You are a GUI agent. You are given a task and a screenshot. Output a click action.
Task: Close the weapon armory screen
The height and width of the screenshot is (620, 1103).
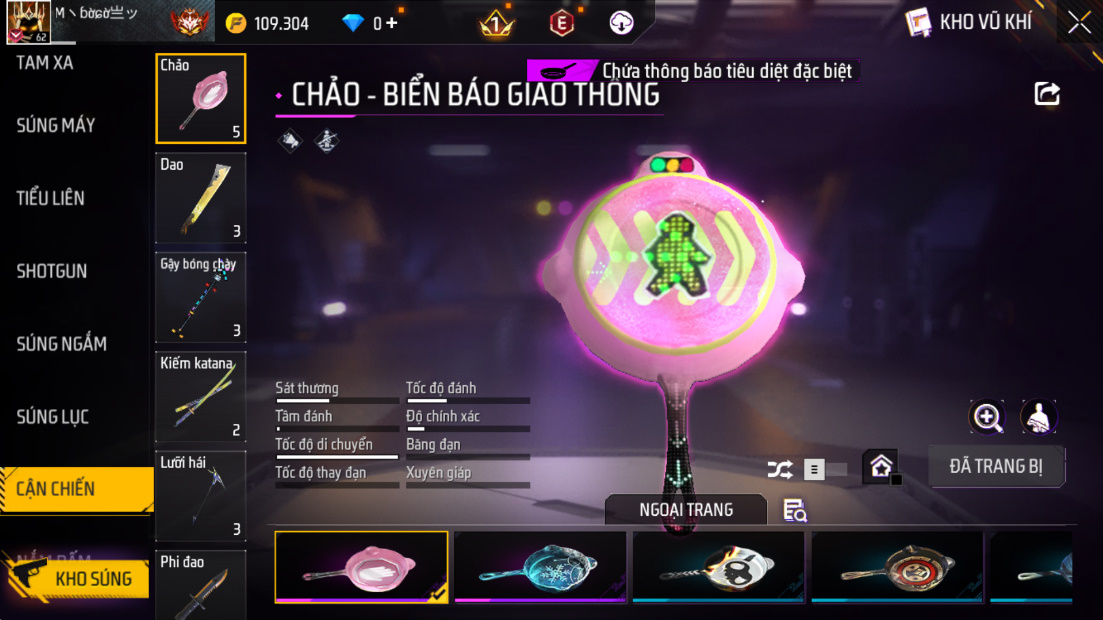[1079, 22]
